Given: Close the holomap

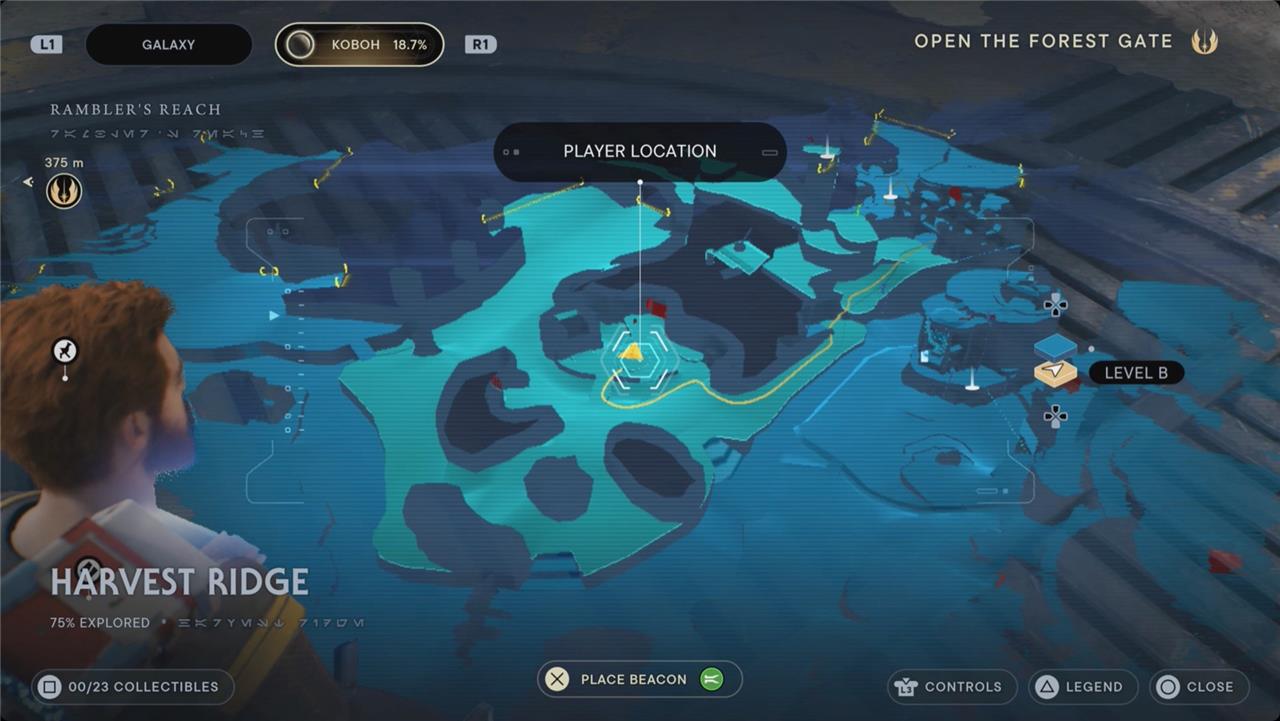Looking at the screenshot, I should (1199, 687).
